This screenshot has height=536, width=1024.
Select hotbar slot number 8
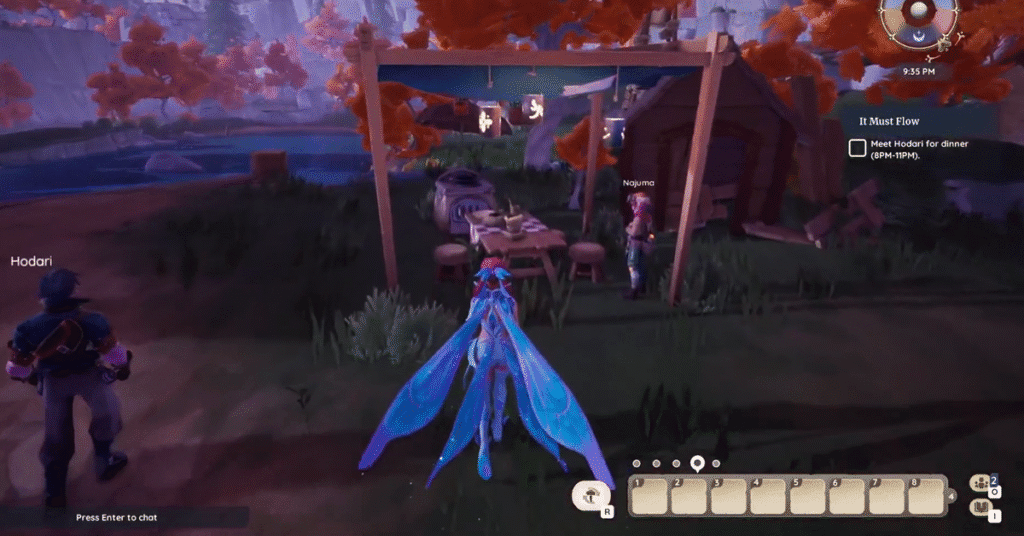pos(924,496)
